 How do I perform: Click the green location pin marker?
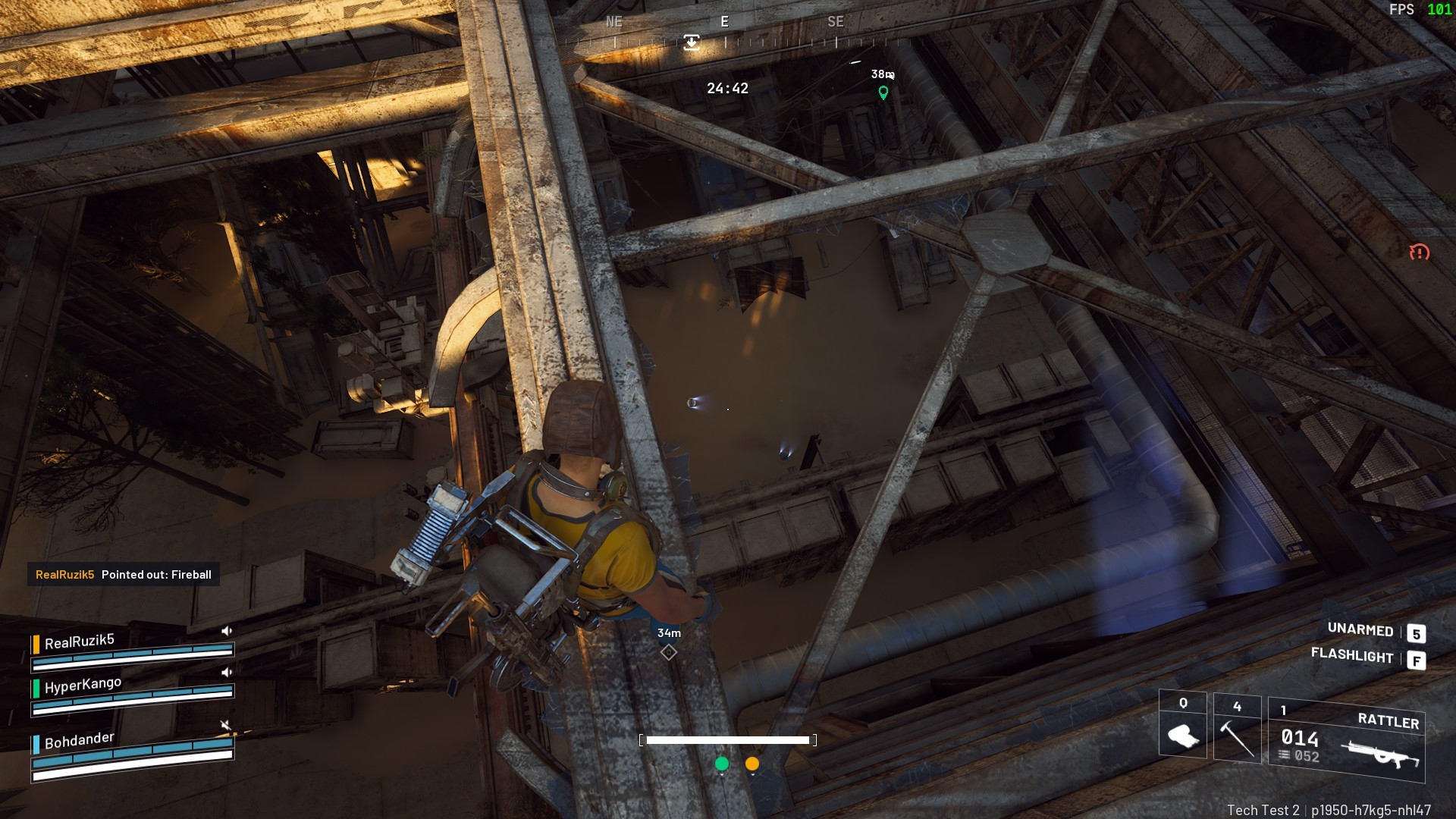coord(883,93)
